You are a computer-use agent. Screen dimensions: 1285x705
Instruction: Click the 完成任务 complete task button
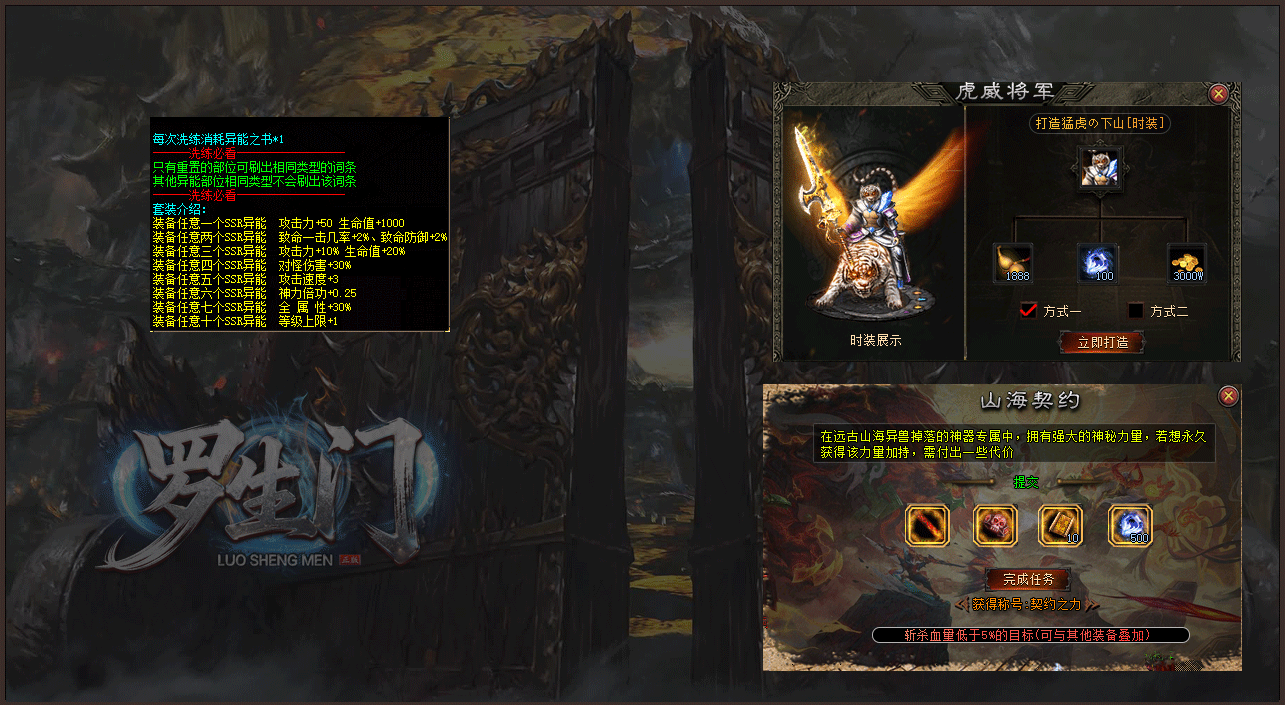pyautogui.click(x=1027, y=580)
